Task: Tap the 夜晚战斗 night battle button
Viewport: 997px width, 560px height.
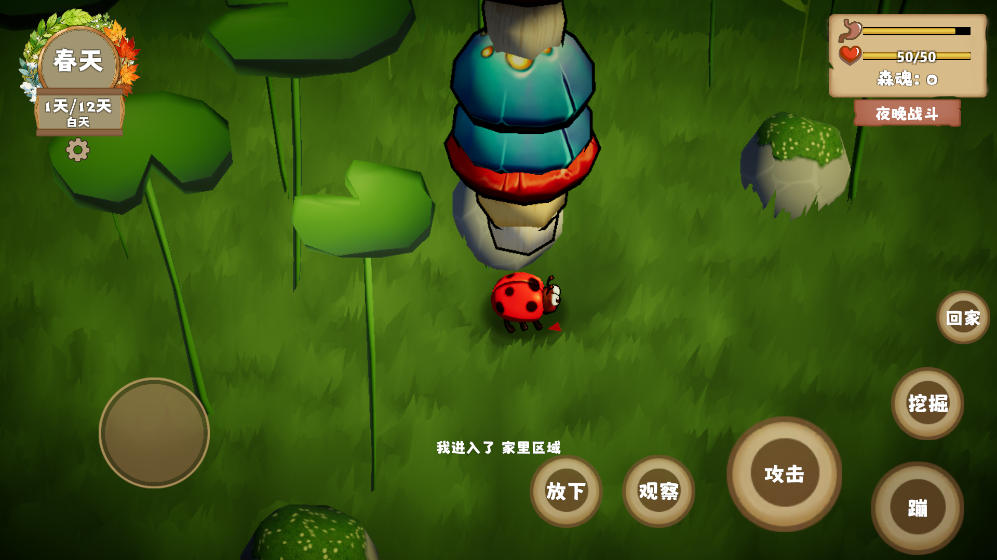Action: [x=907, y=113]
